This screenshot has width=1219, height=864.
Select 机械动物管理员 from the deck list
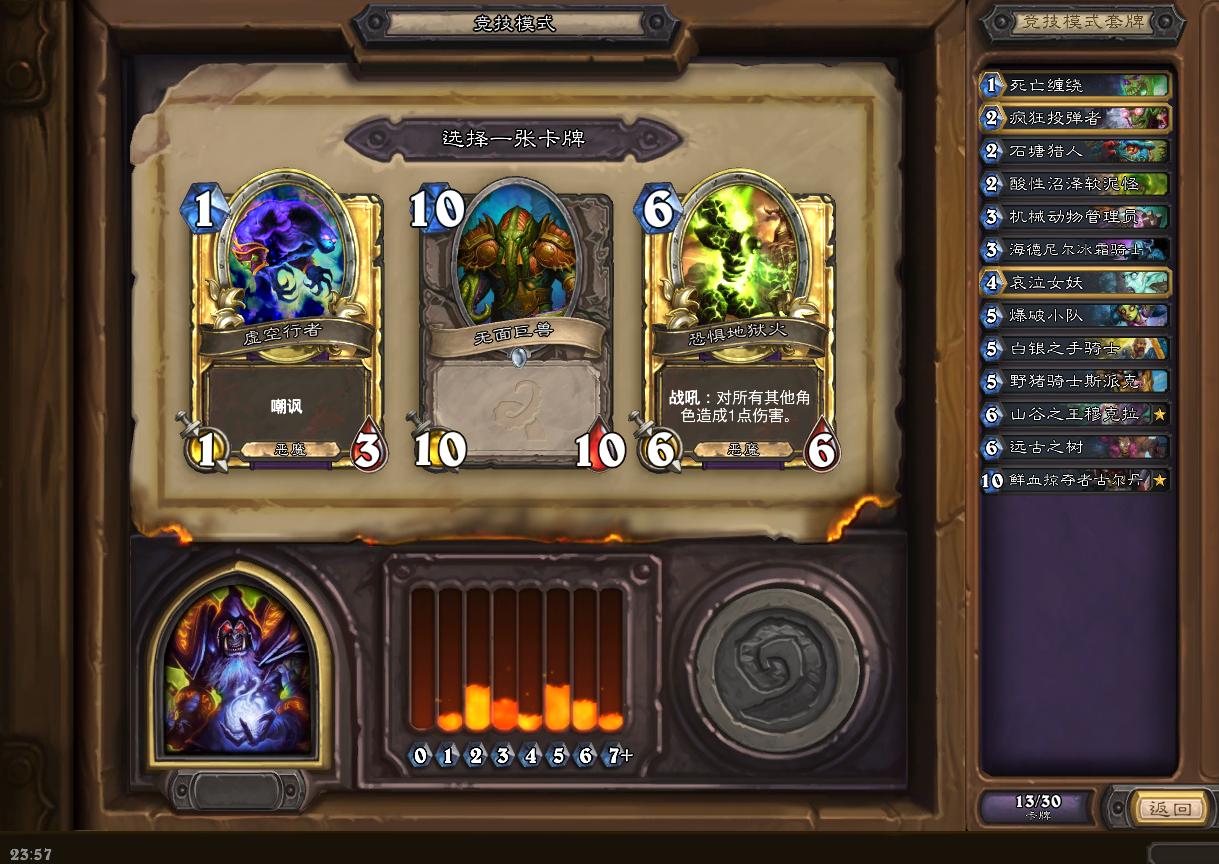coord(1075,217)
